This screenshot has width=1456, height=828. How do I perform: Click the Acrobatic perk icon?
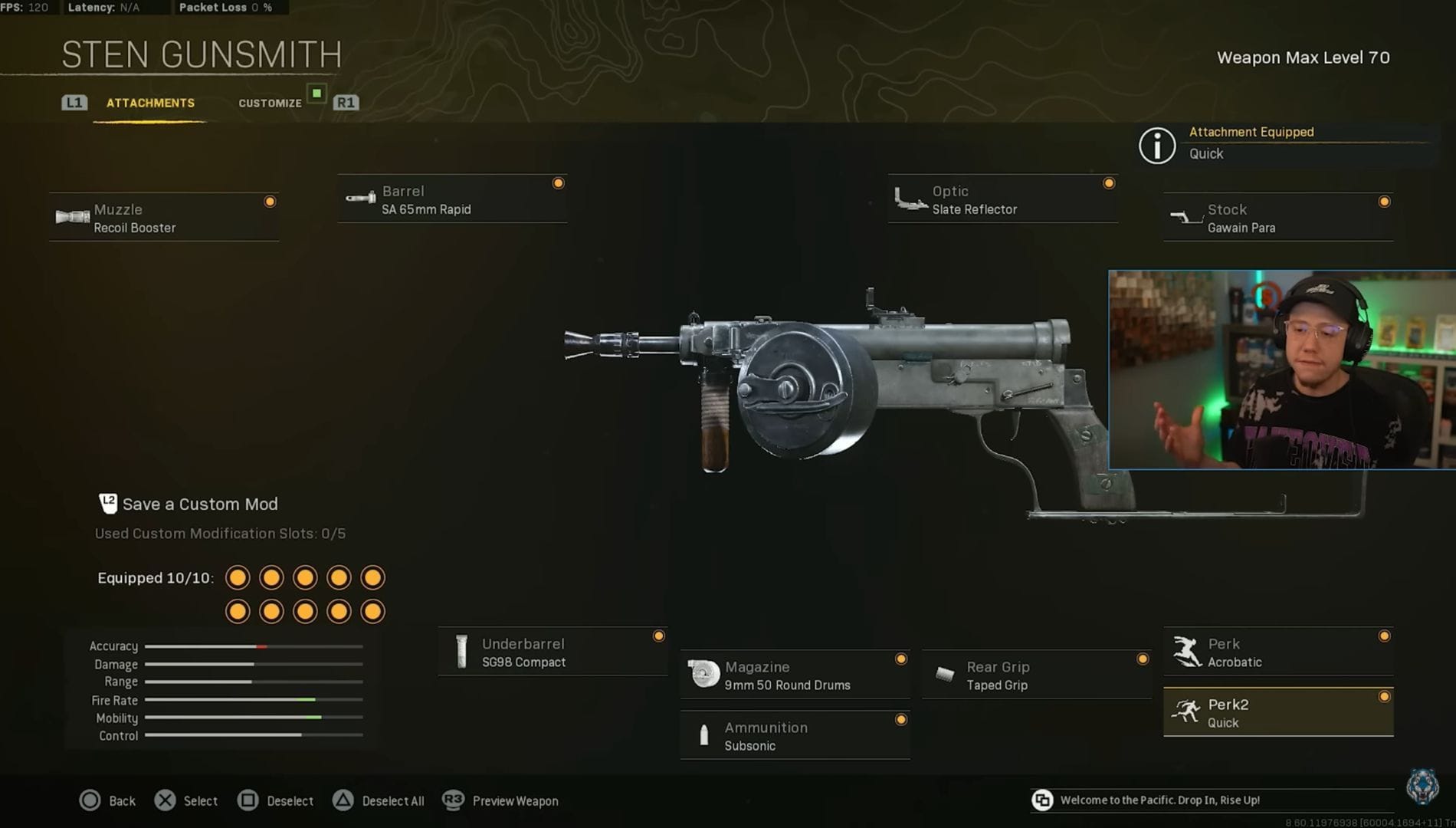coord(1187,651)
